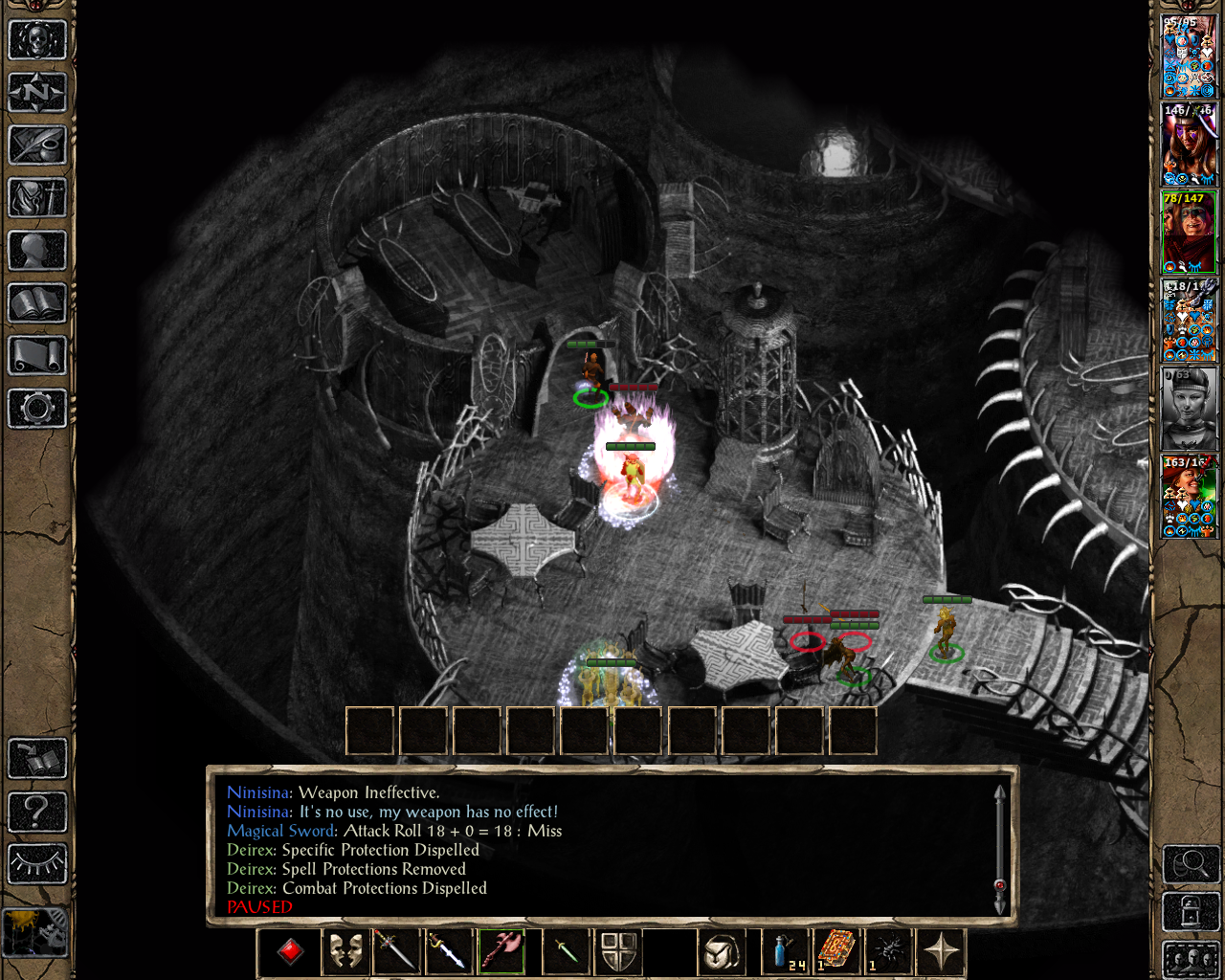This screenshot has width=1225, height=980.
Task: Open the inventory screen
Action: coord(37,198)
